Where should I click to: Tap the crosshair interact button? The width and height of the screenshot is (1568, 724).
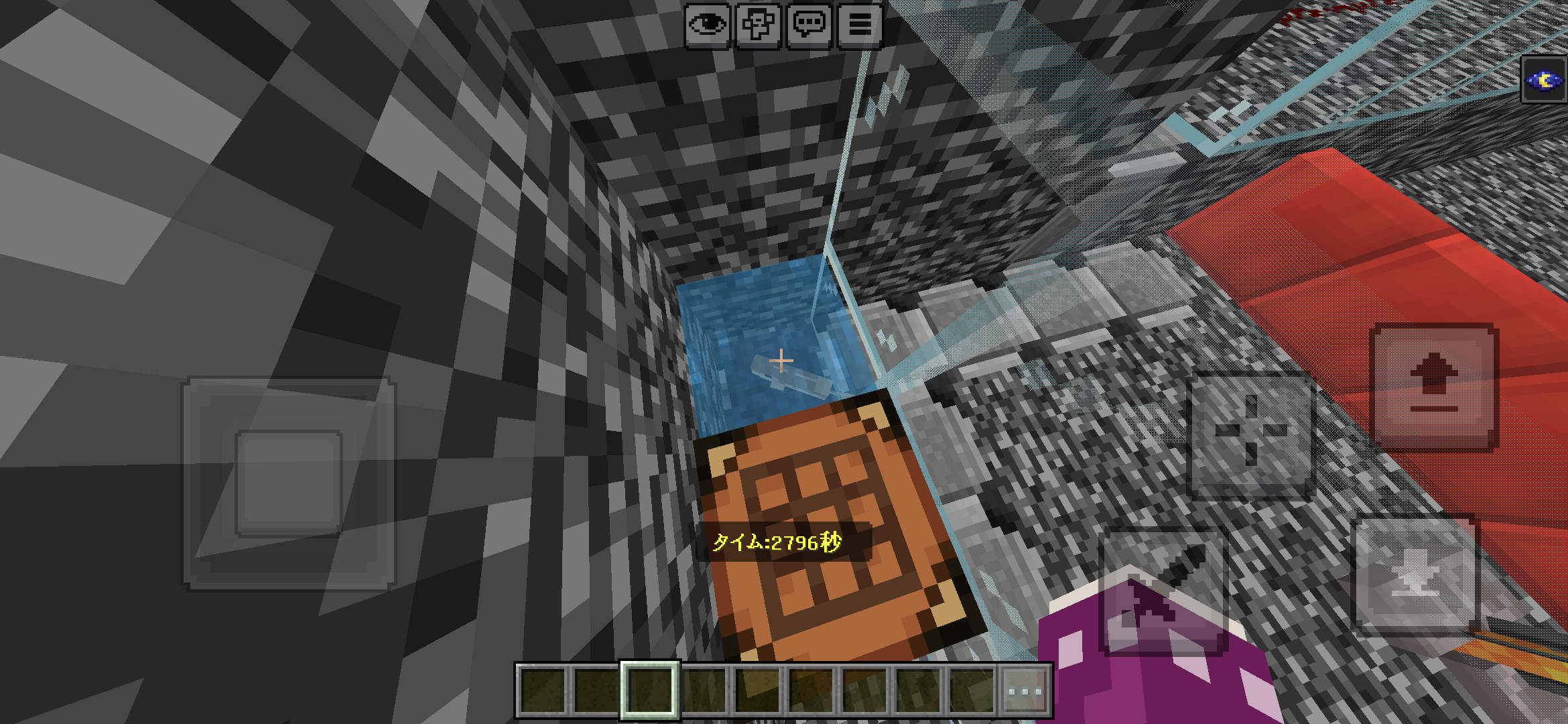click(x=1250, y=434)
